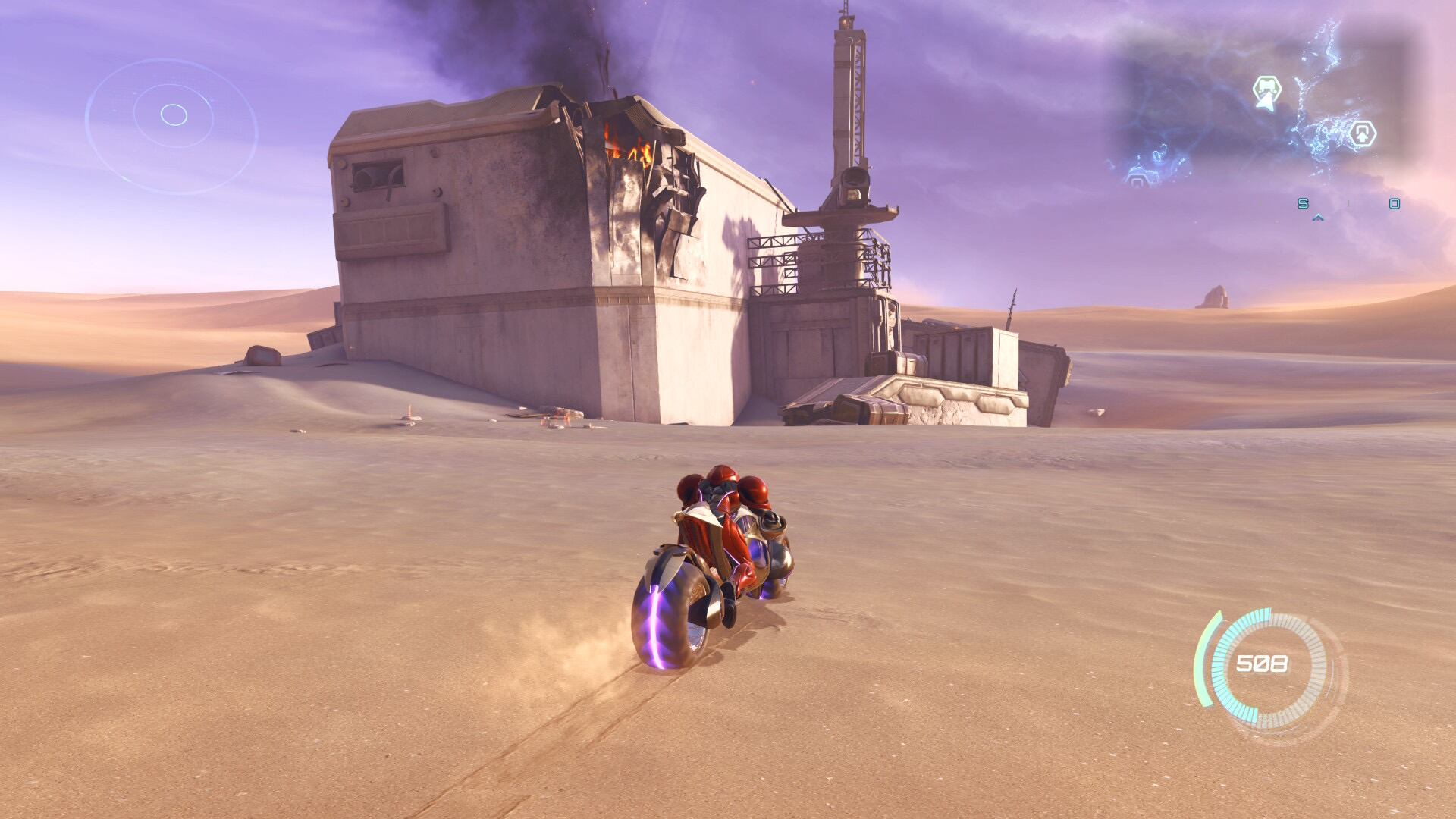Select the hexagon marker with upward arrow
The height and width of the screenshot is (819, 1456).
click(1363, 134)
